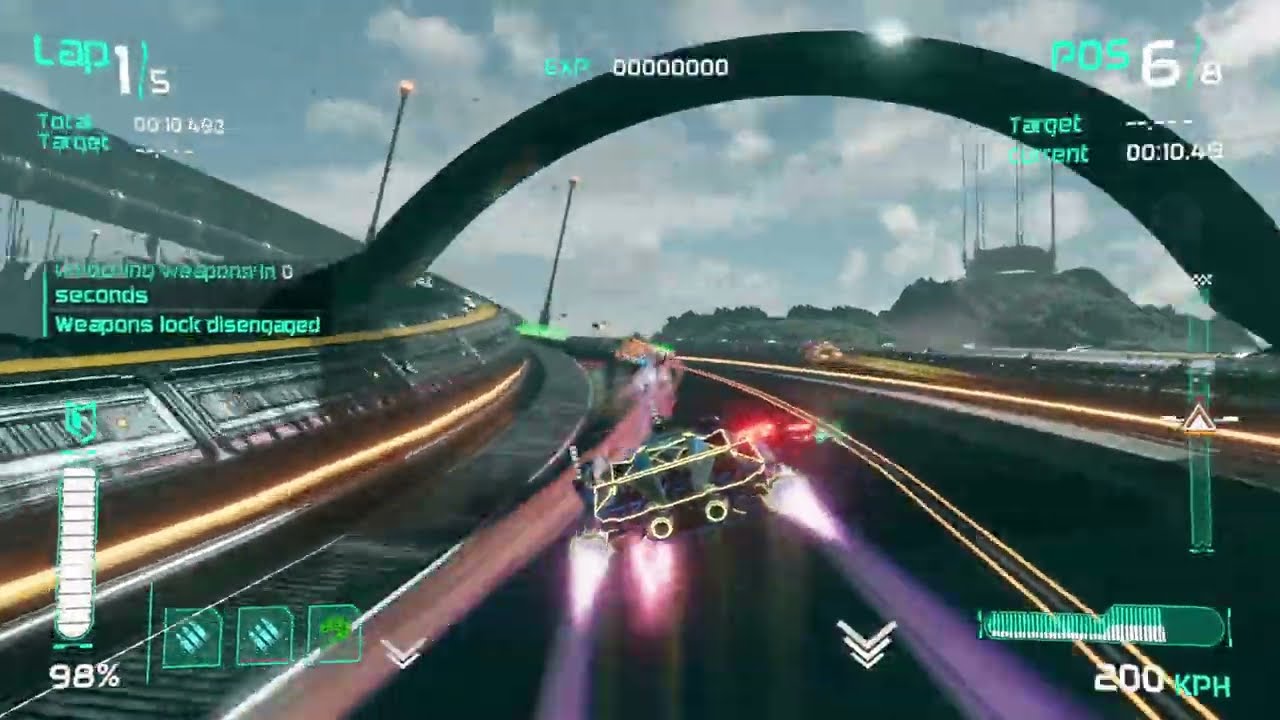Image resolution: width=1280 pixels, height=720 pixels.
Task: Click the checkered finish flag icon
Action: [1203, 280]
